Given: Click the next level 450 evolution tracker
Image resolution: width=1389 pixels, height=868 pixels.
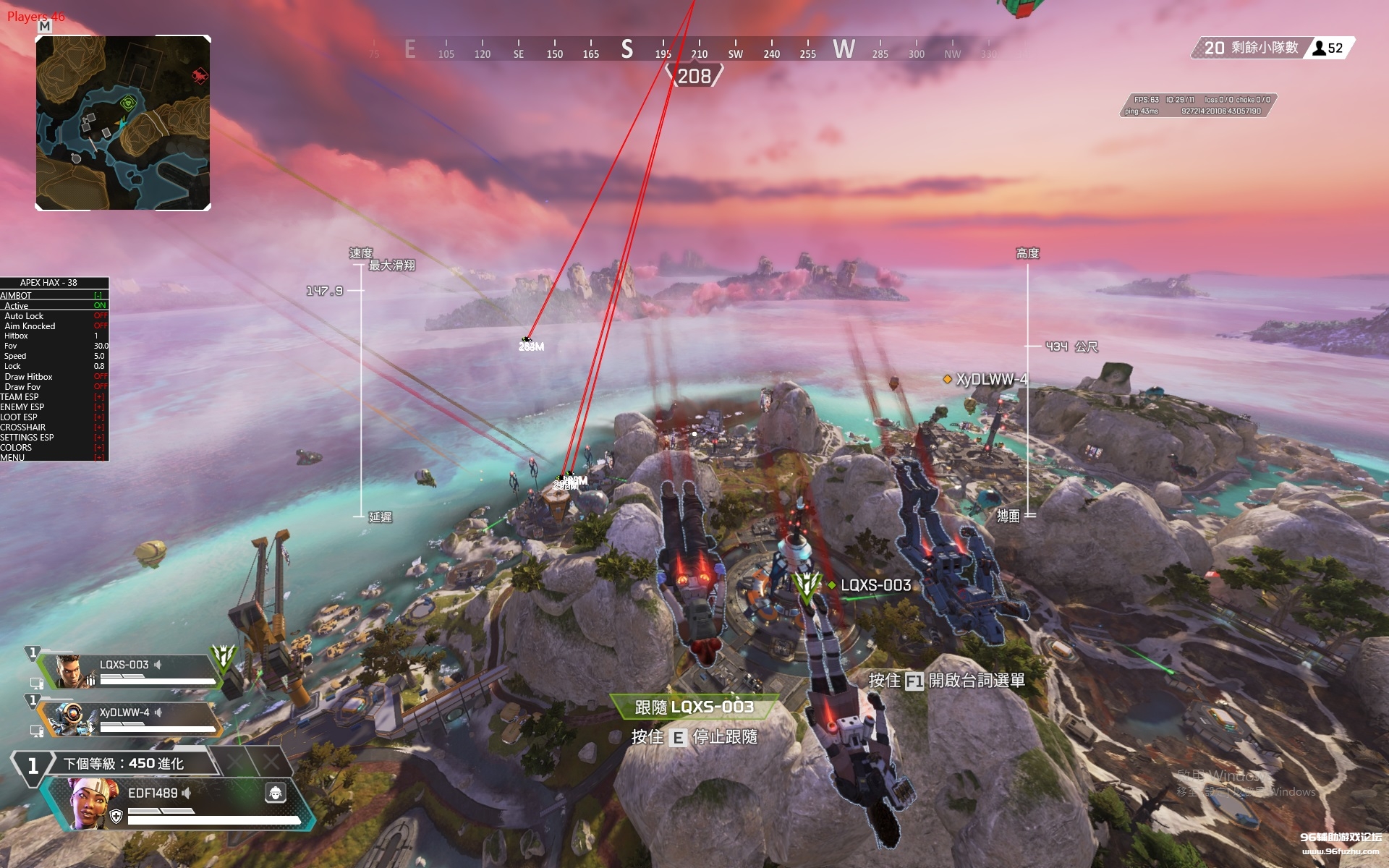Looking at the screenshot, I should click(123, 763).
